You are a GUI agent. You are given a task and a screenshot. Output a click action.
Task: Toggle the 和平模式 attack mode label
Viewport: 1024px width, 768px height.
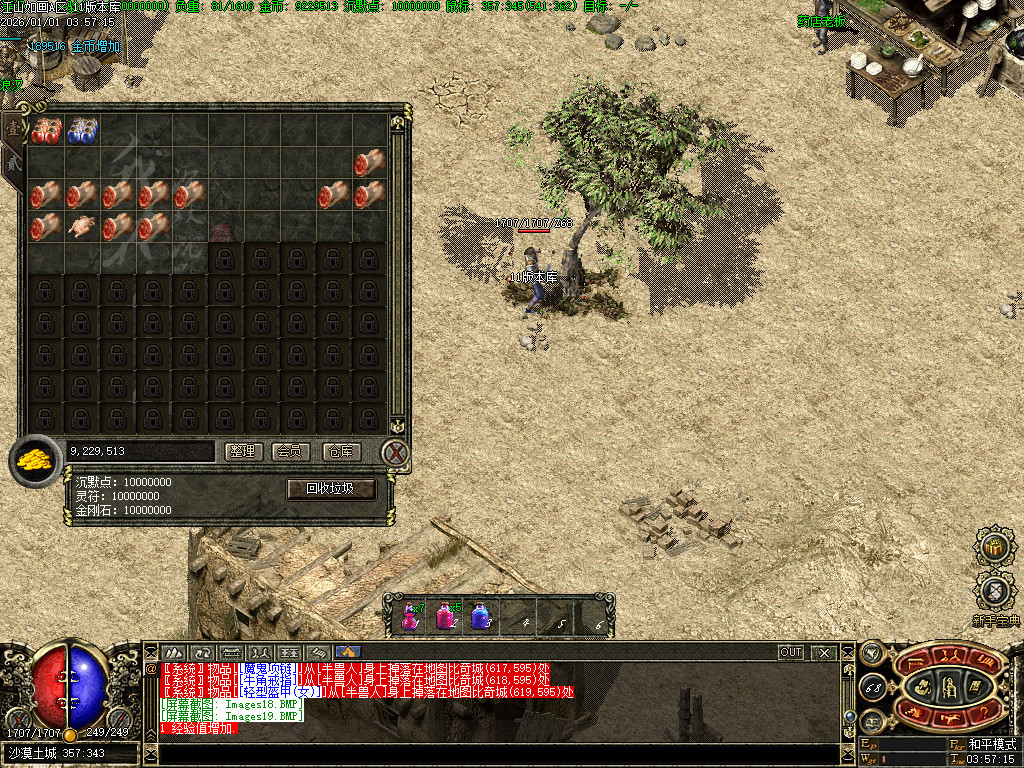[991, 744]
